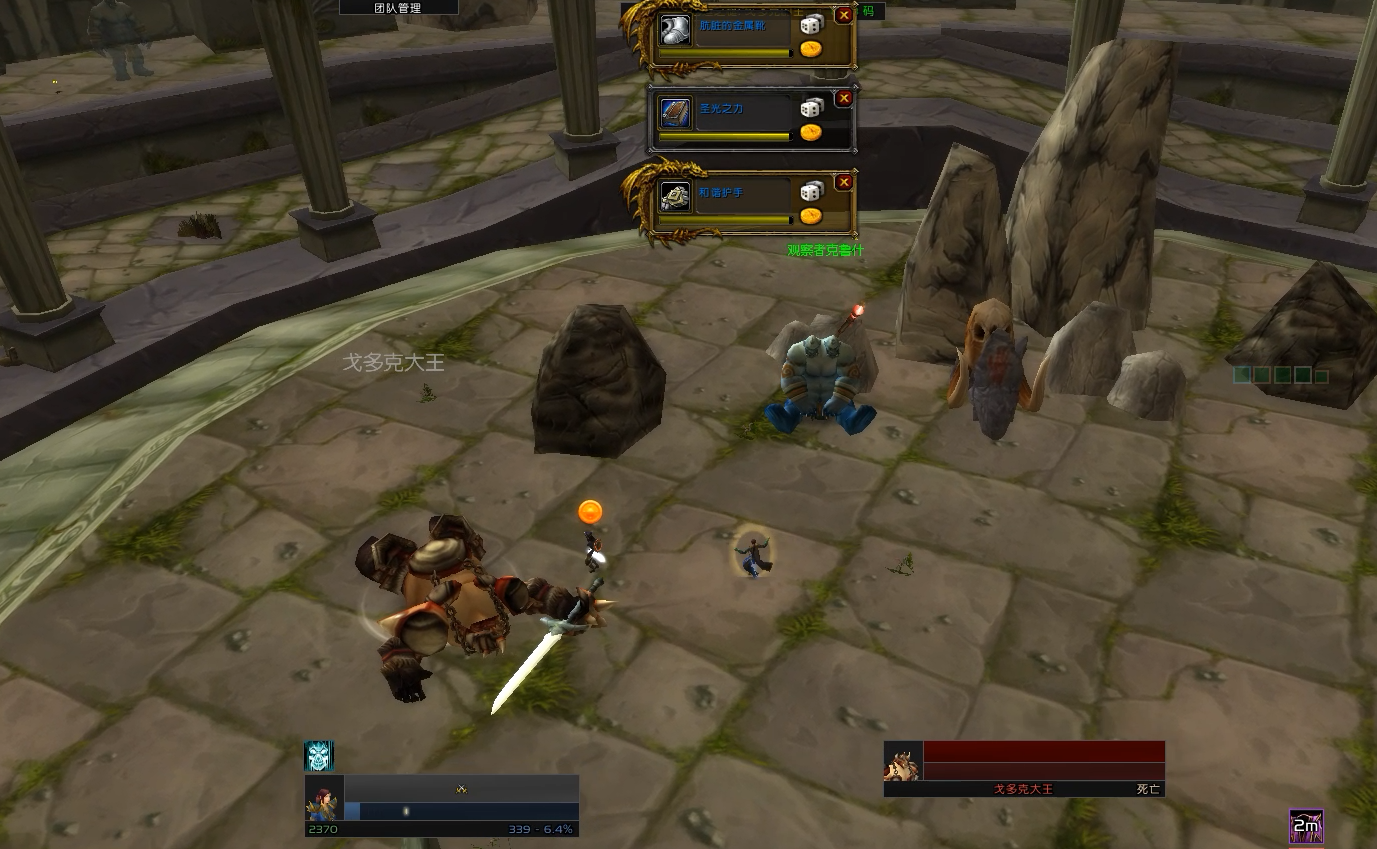Select Greed coin for 和谐护手
The height and width of the screenshot is (849, 1377).
point(811,215)
